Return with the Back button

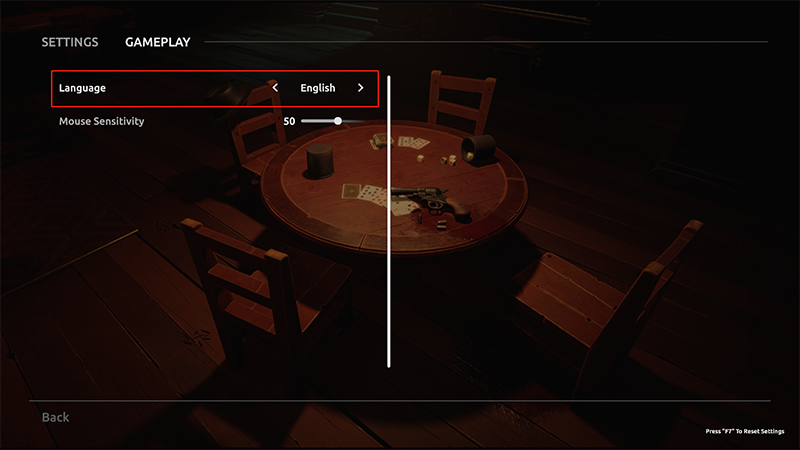click(55, 416)
